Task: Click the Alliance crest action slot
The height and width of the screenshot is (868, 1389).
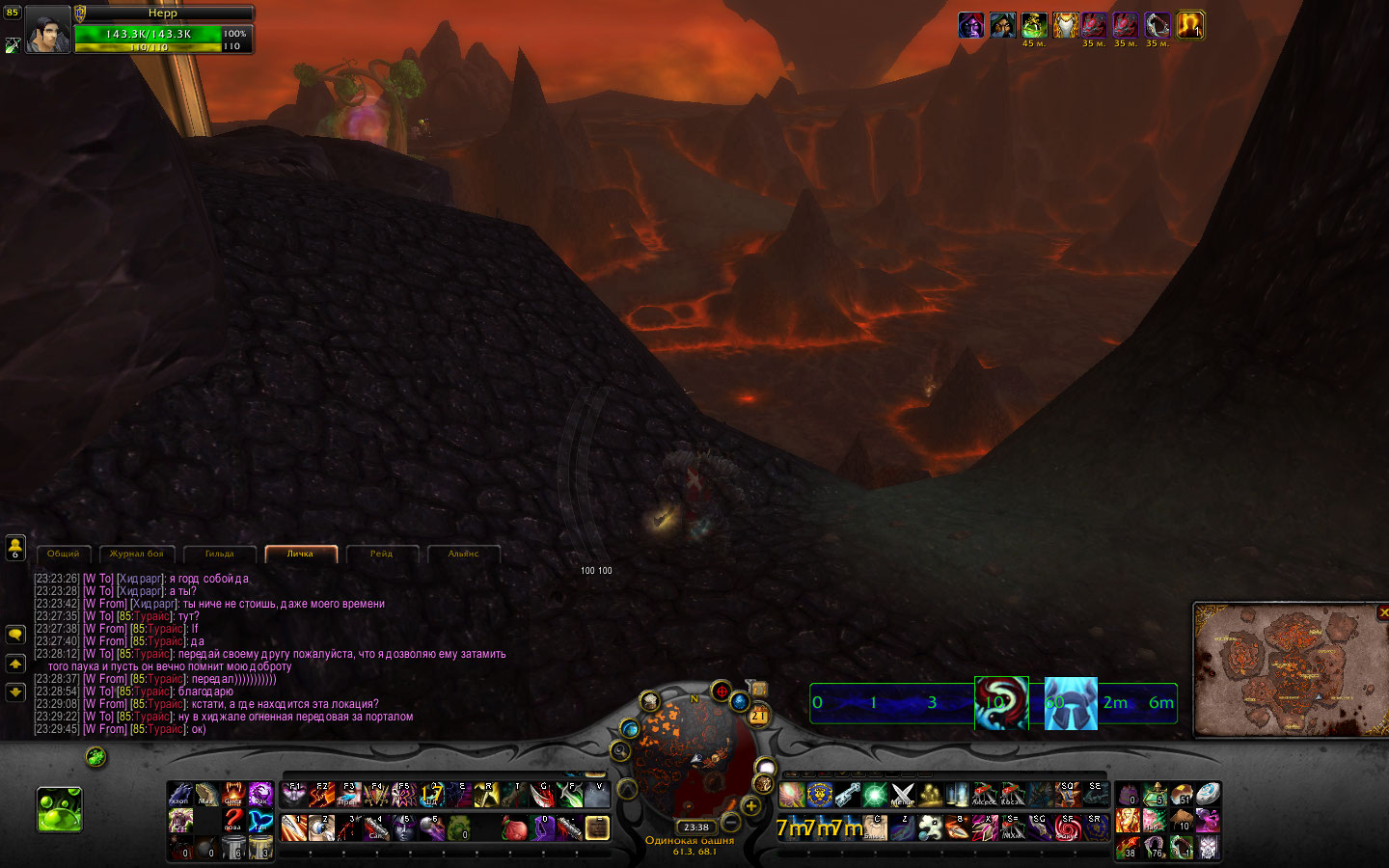Action: tap(820, 795)
